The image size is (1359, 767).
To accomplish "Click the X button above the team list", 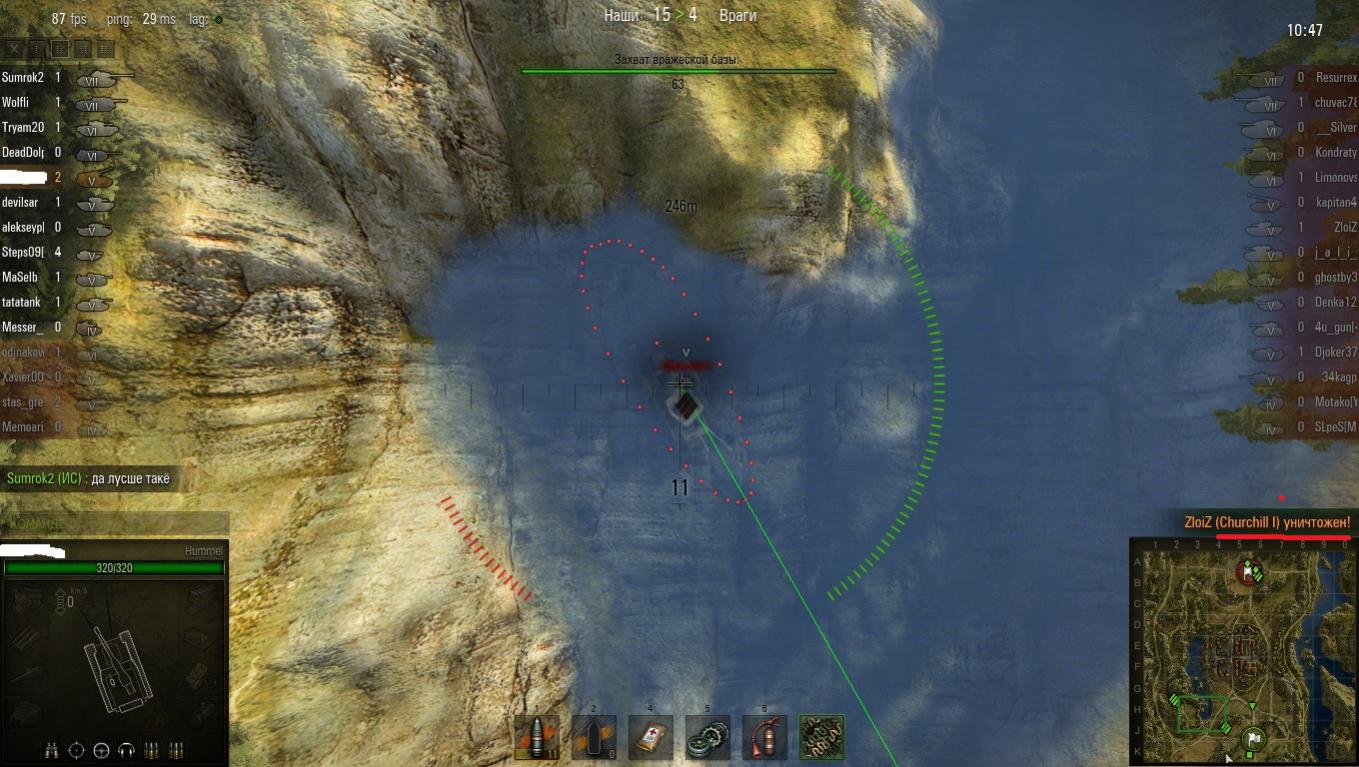I will (14, 48).
